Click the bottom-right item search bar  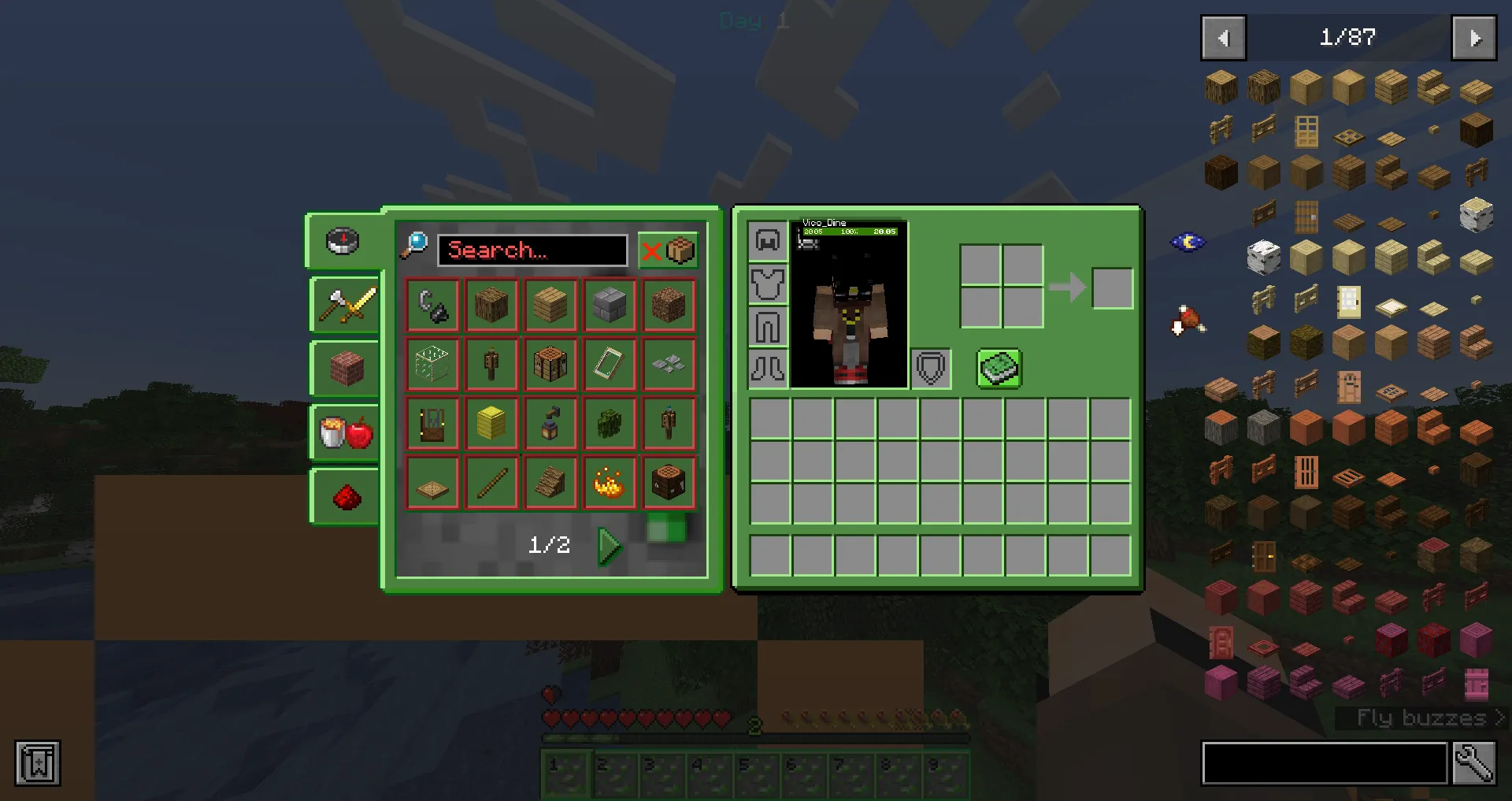tap(1323, 762)
